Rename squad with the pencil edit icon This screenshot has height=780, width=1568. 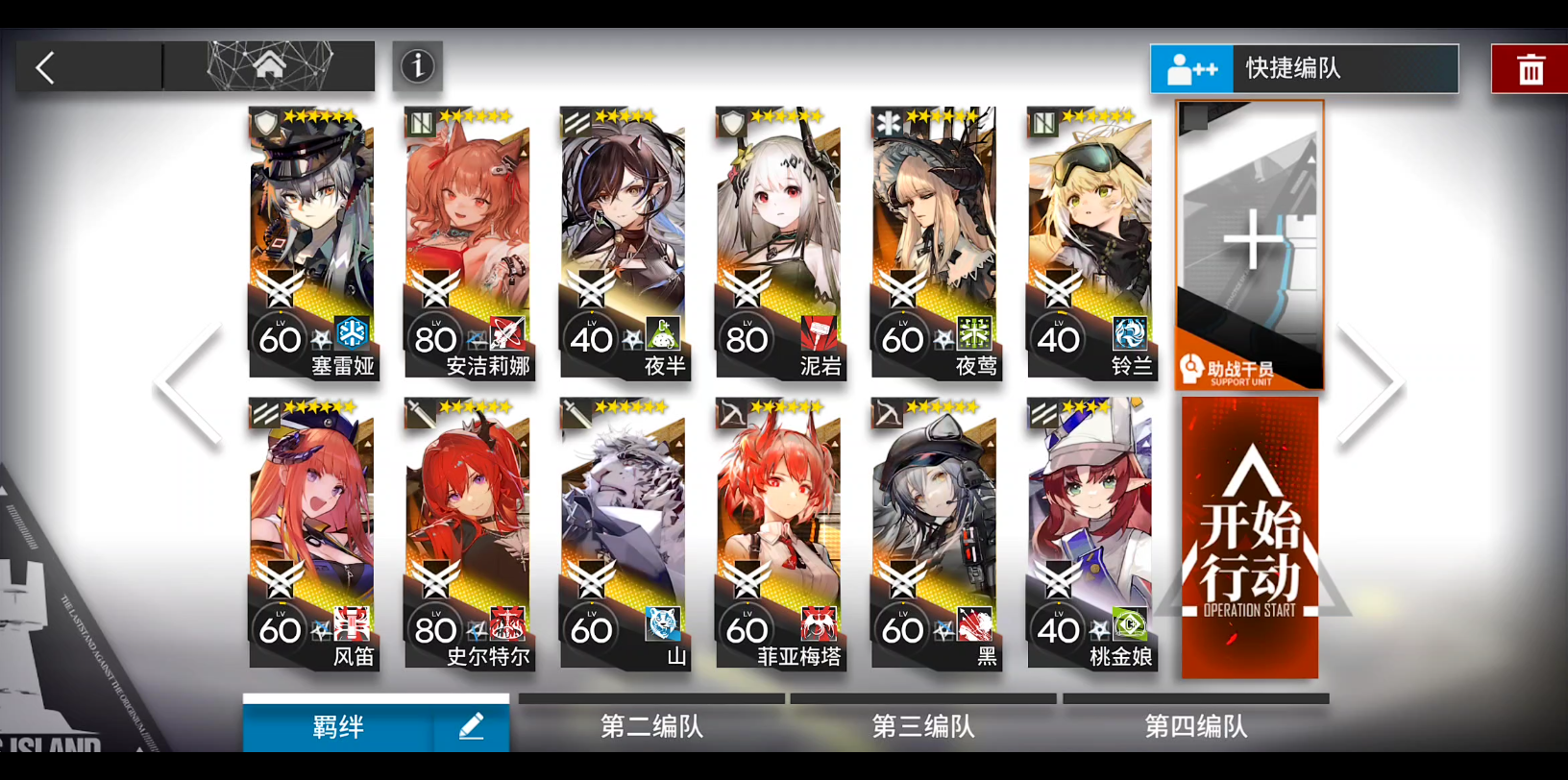click(471, 727)
